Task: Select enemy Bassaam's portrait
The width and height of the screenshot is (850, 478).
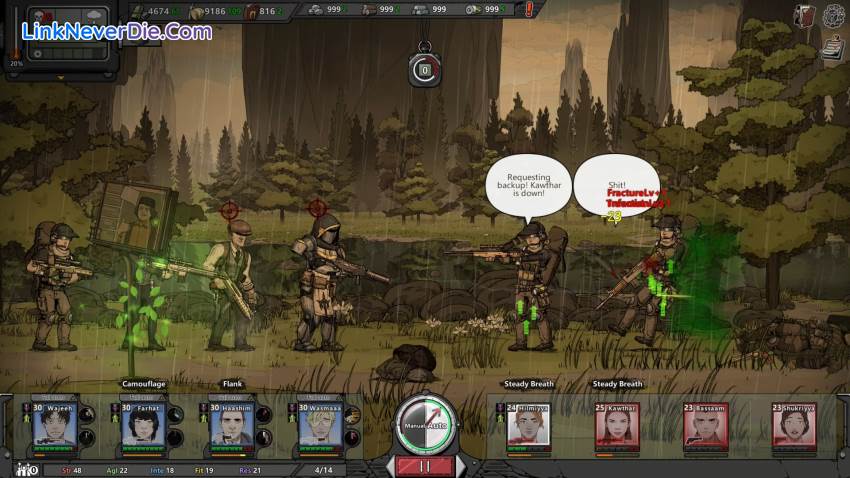Action: [704, 426]
